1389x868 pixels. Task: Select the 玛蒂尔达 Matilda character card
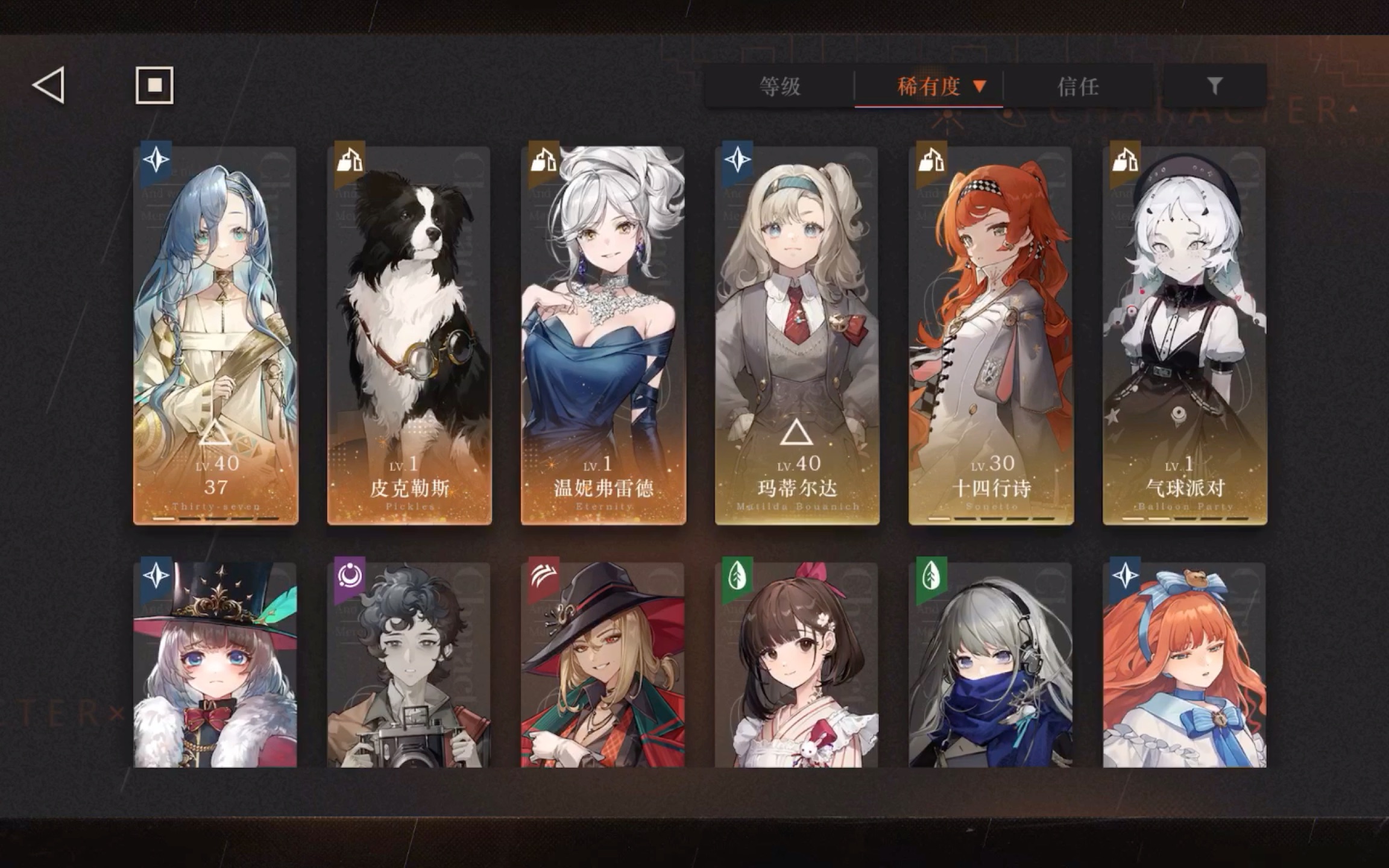click(x=797, y=335)
